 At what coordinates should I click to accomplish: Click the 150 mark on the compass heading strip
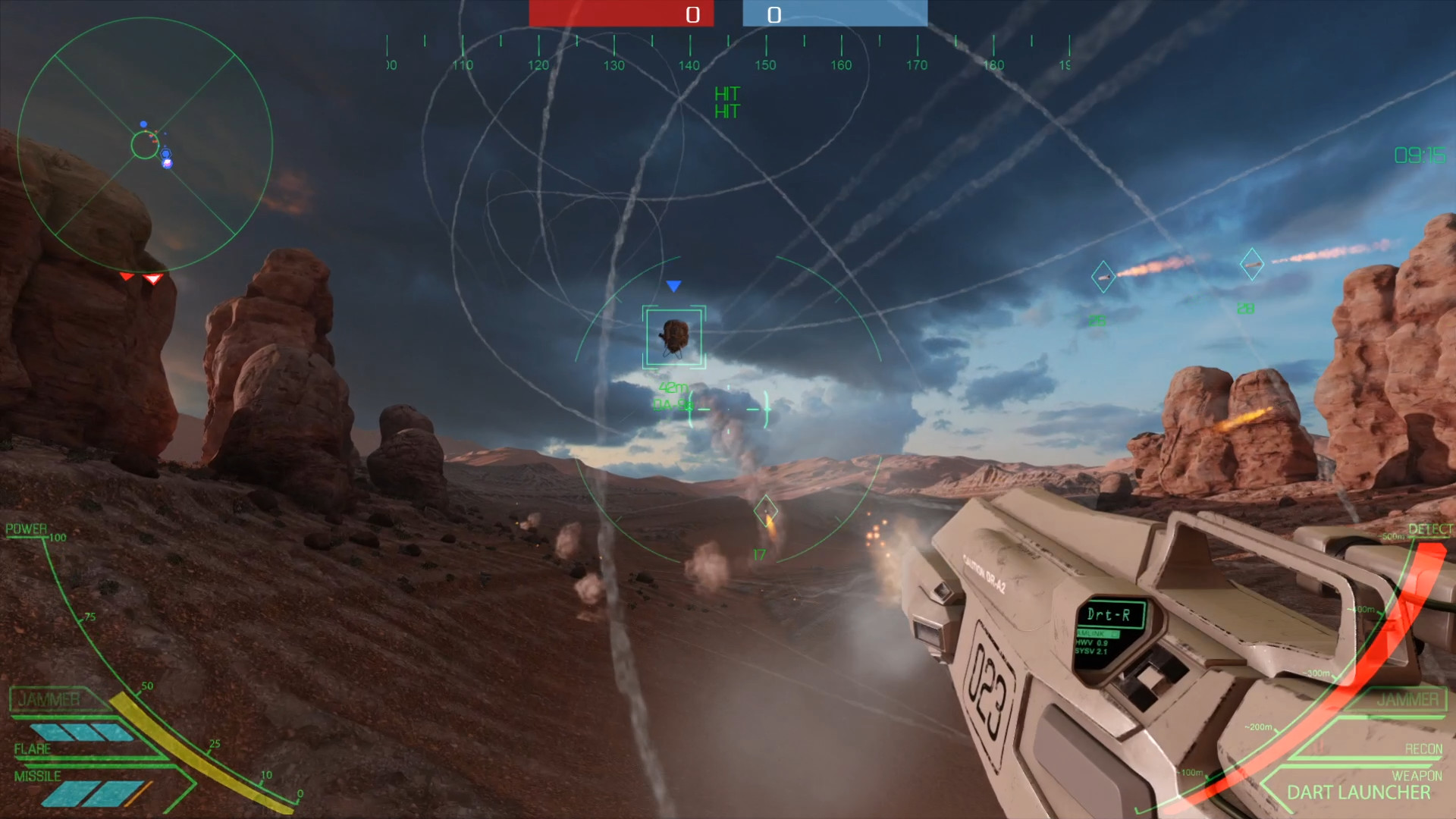point(765,66)
